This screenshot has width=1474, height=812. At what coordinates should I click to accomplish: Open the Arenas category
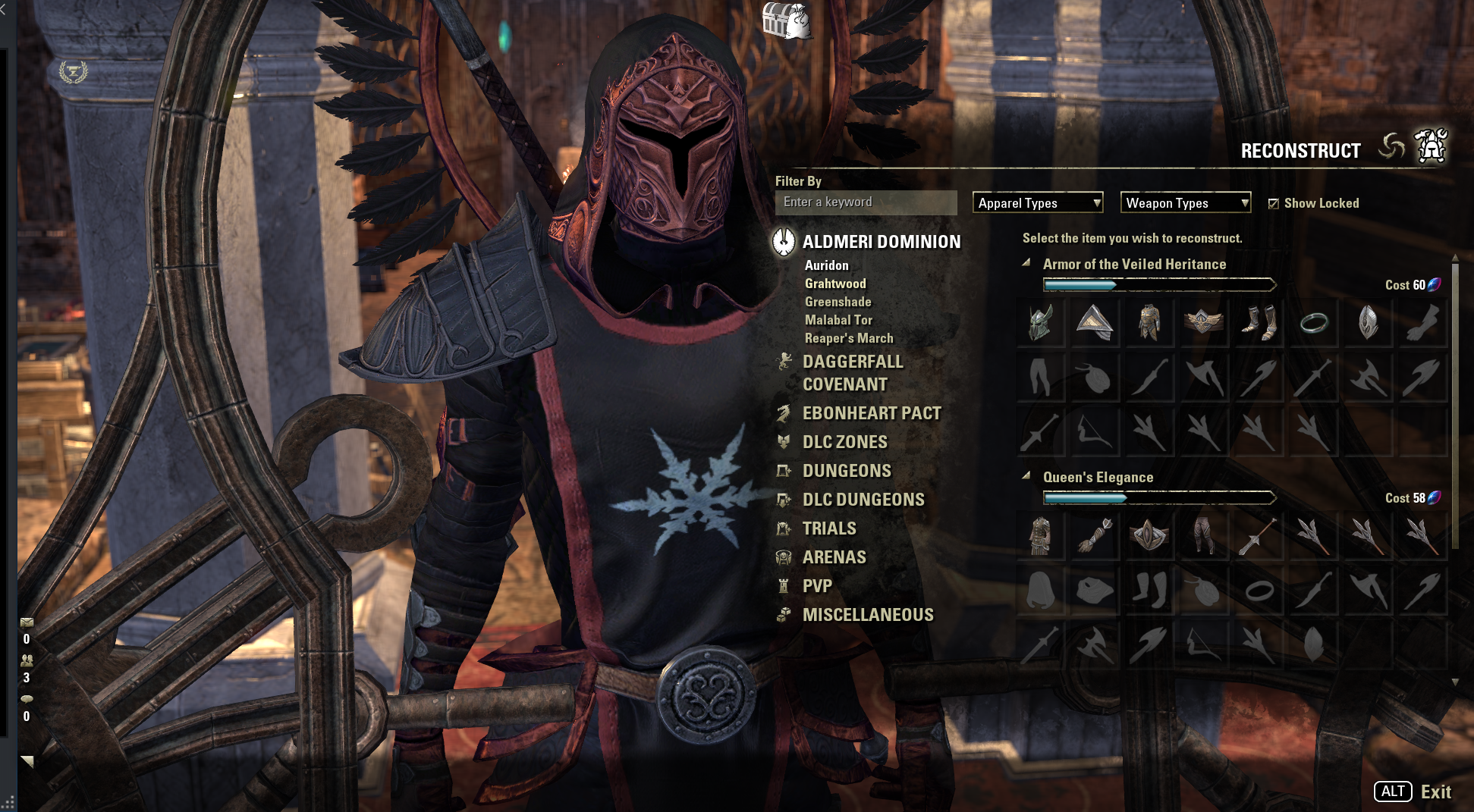click(x=834, y=557)
